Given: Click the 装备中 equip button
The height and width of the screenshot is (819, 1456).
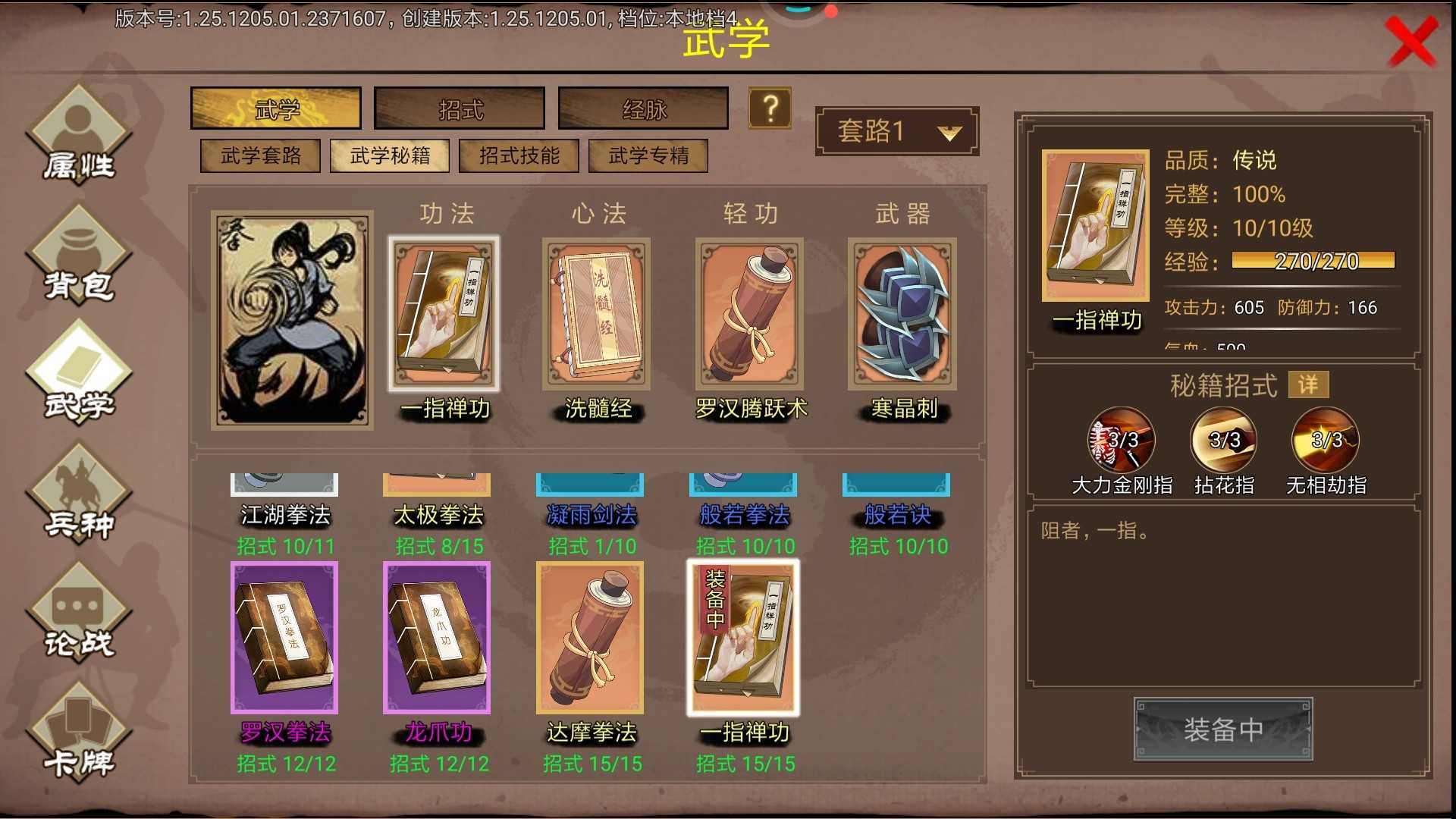Looking at the screenshot, I should point(1223,730).
